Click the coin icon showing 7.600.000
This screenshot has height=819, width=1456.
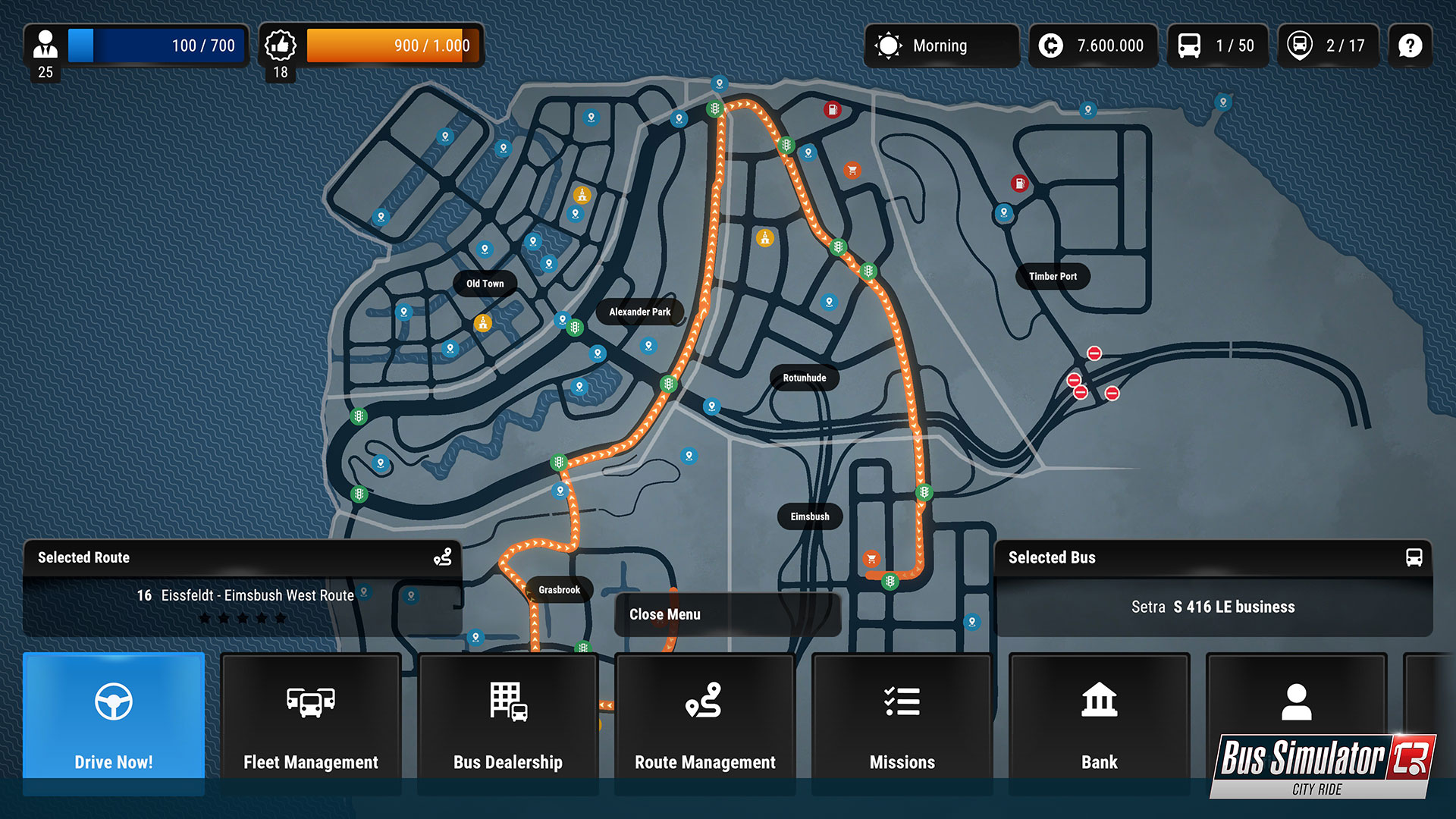[x=1050, y=45]
